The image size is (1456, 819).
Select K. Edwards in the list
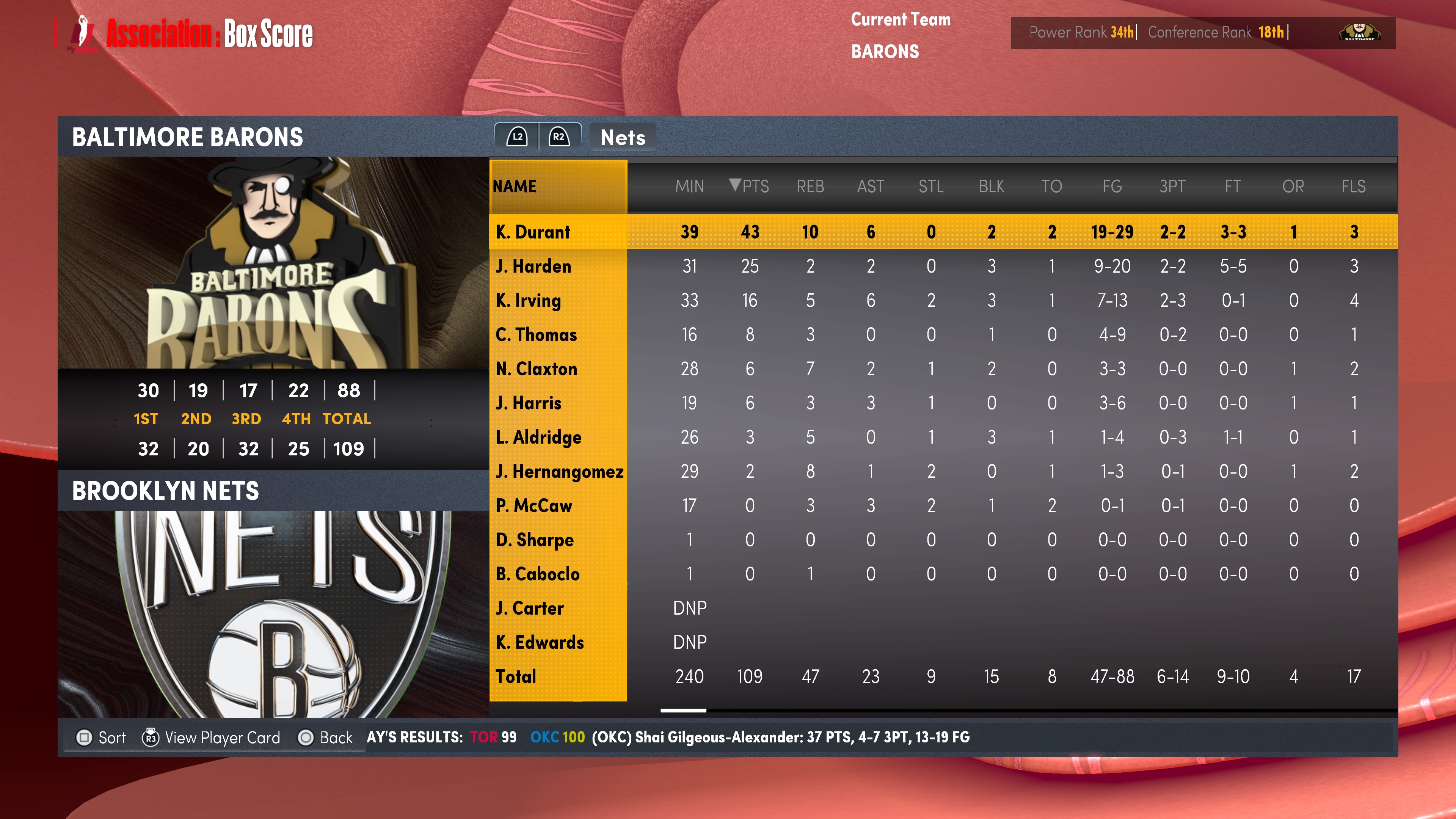(539, 642)
